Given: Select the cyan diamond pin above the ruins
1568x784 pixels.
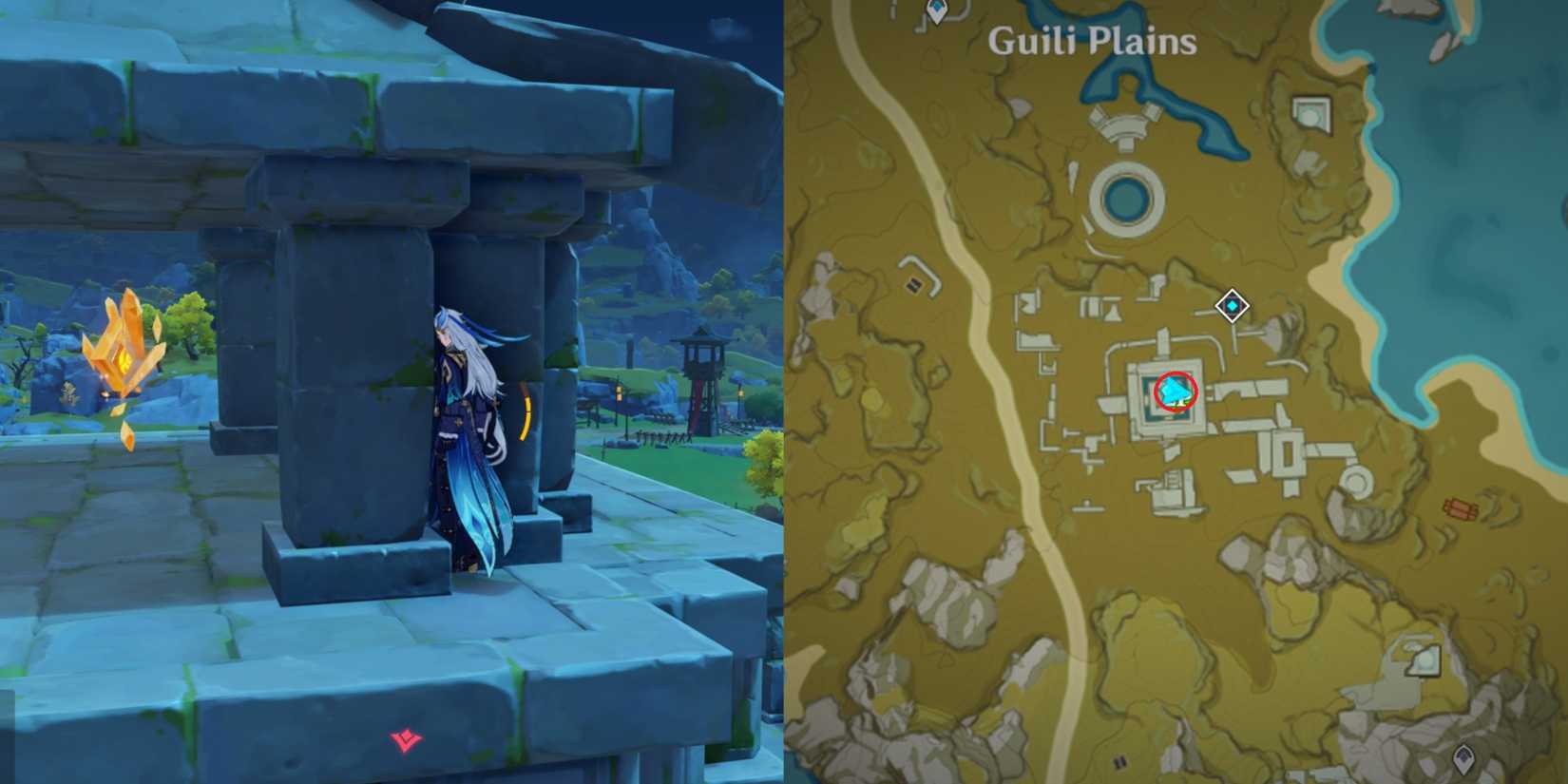Looking at the screenshot, I should 1231,306.
